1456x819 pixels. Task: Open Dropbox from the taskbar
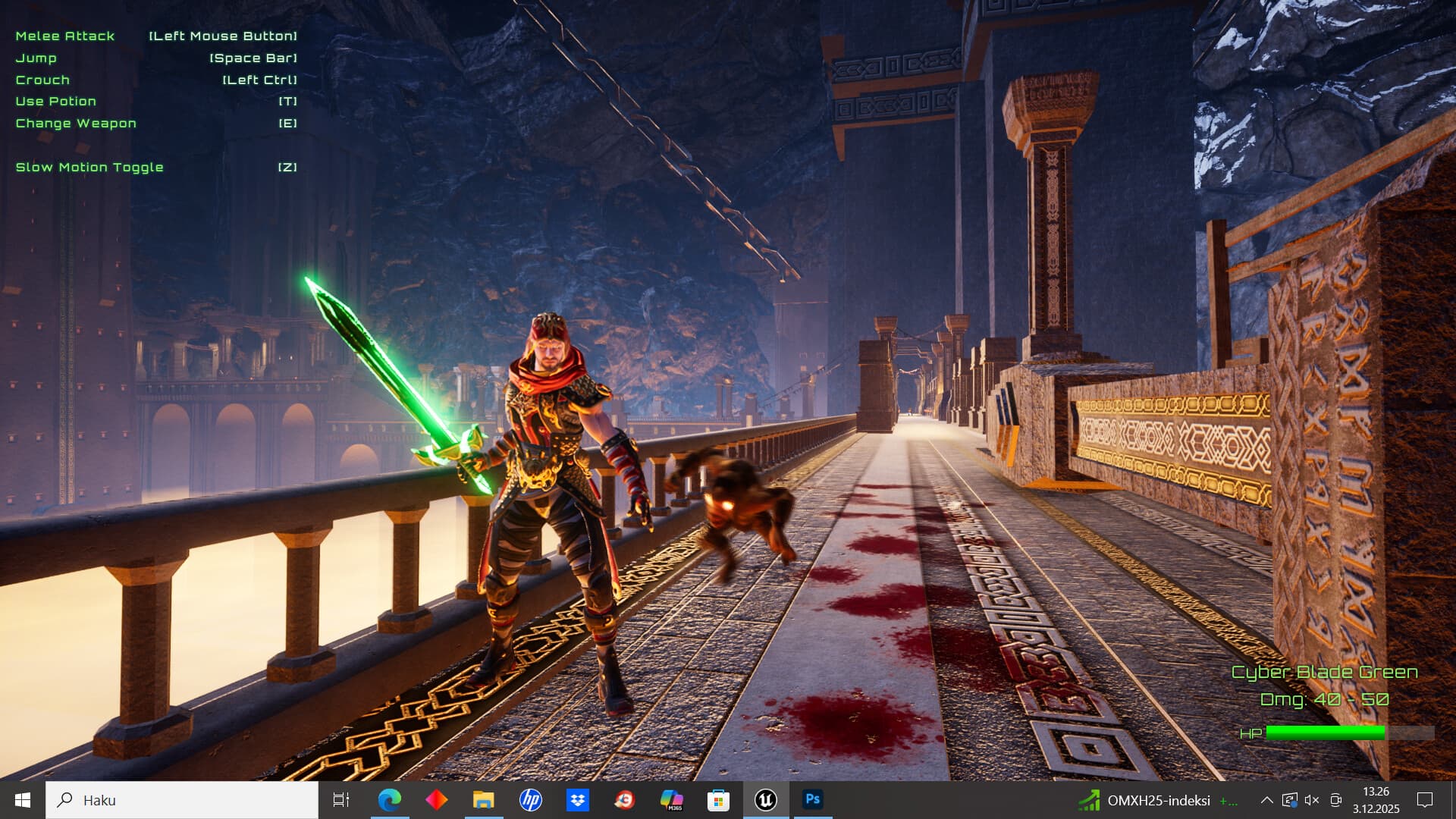[x=578, y=799]
